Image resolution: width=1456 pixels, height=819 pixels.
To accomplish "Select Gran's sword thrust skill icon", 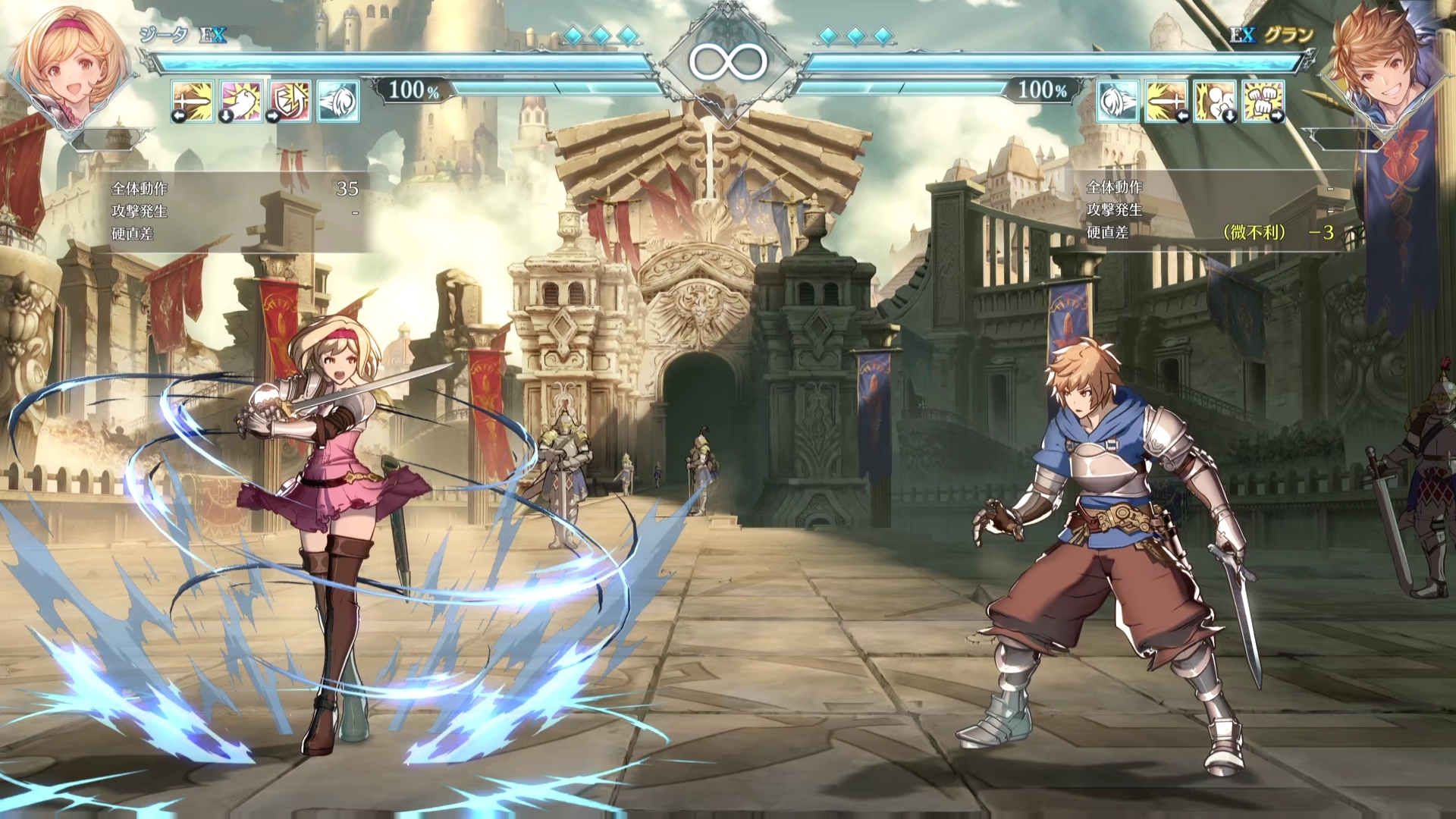I will 1166,101.
